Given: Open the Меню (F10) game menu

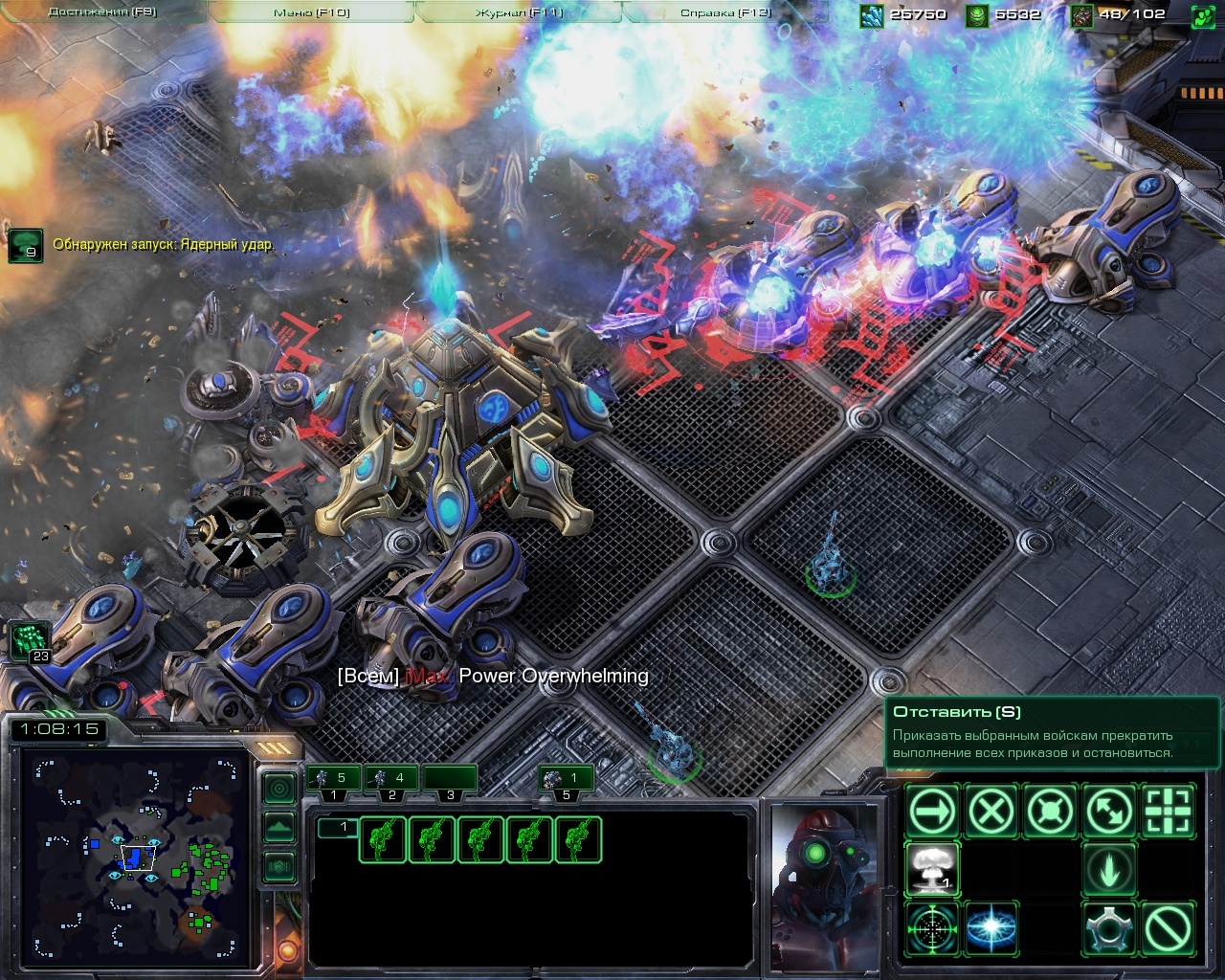Looking at the screenshot, I should [311, 12].
